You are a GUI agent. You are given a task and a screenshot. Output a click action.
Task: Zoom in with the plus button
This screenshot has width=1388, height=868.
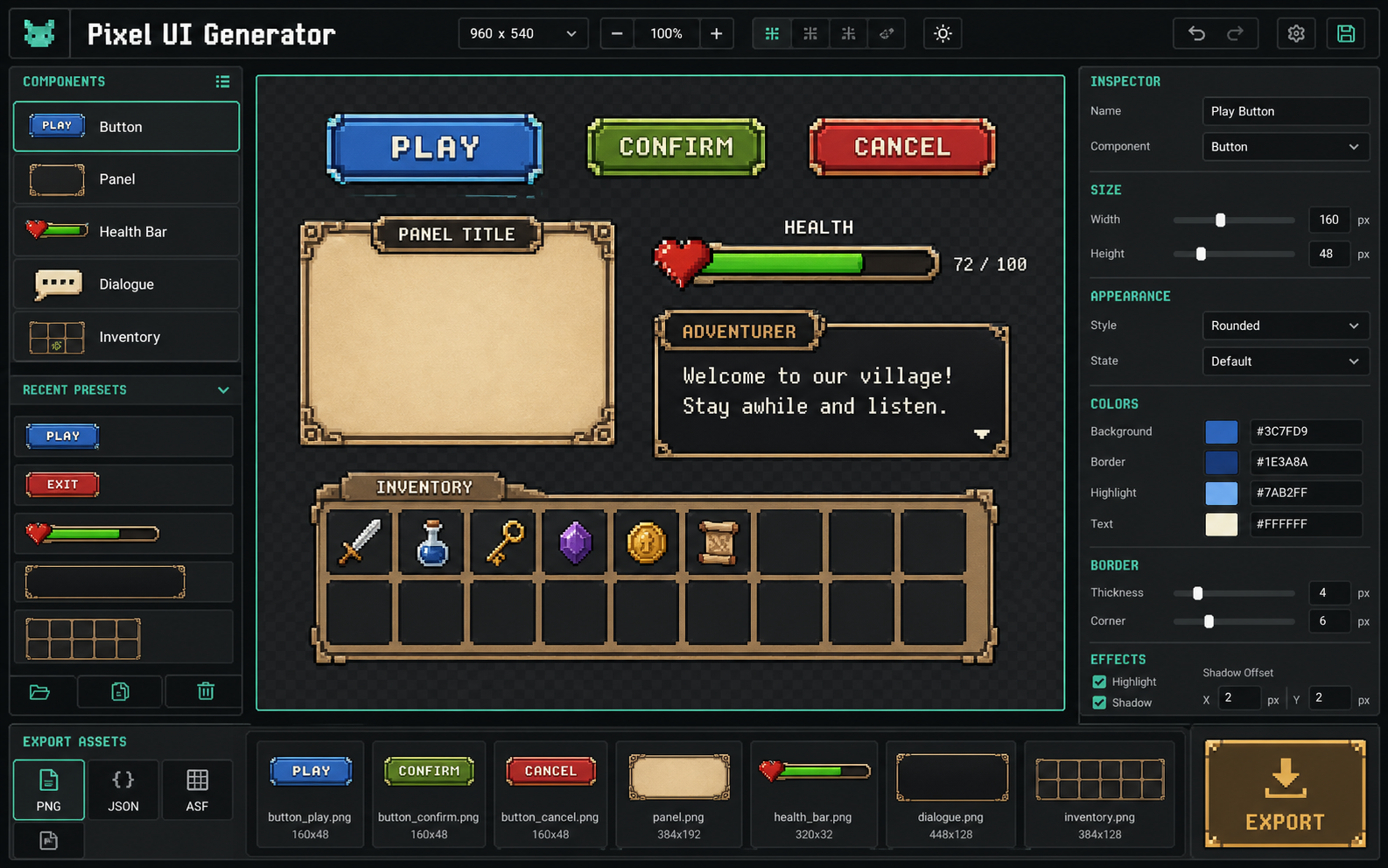click(716, 33)
